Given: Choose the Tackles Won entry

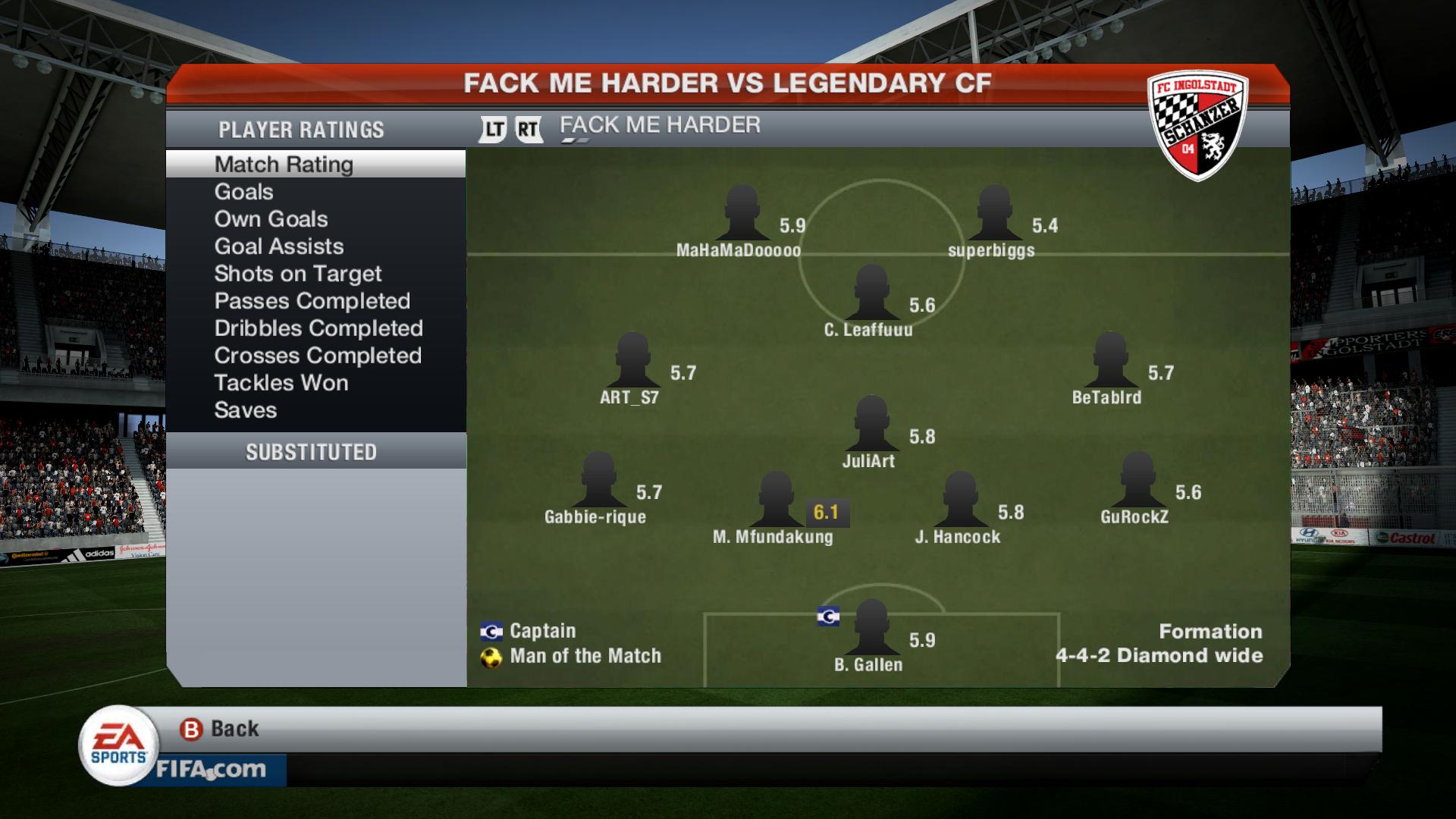Looking at the screenshot, I should click(281, 383).
